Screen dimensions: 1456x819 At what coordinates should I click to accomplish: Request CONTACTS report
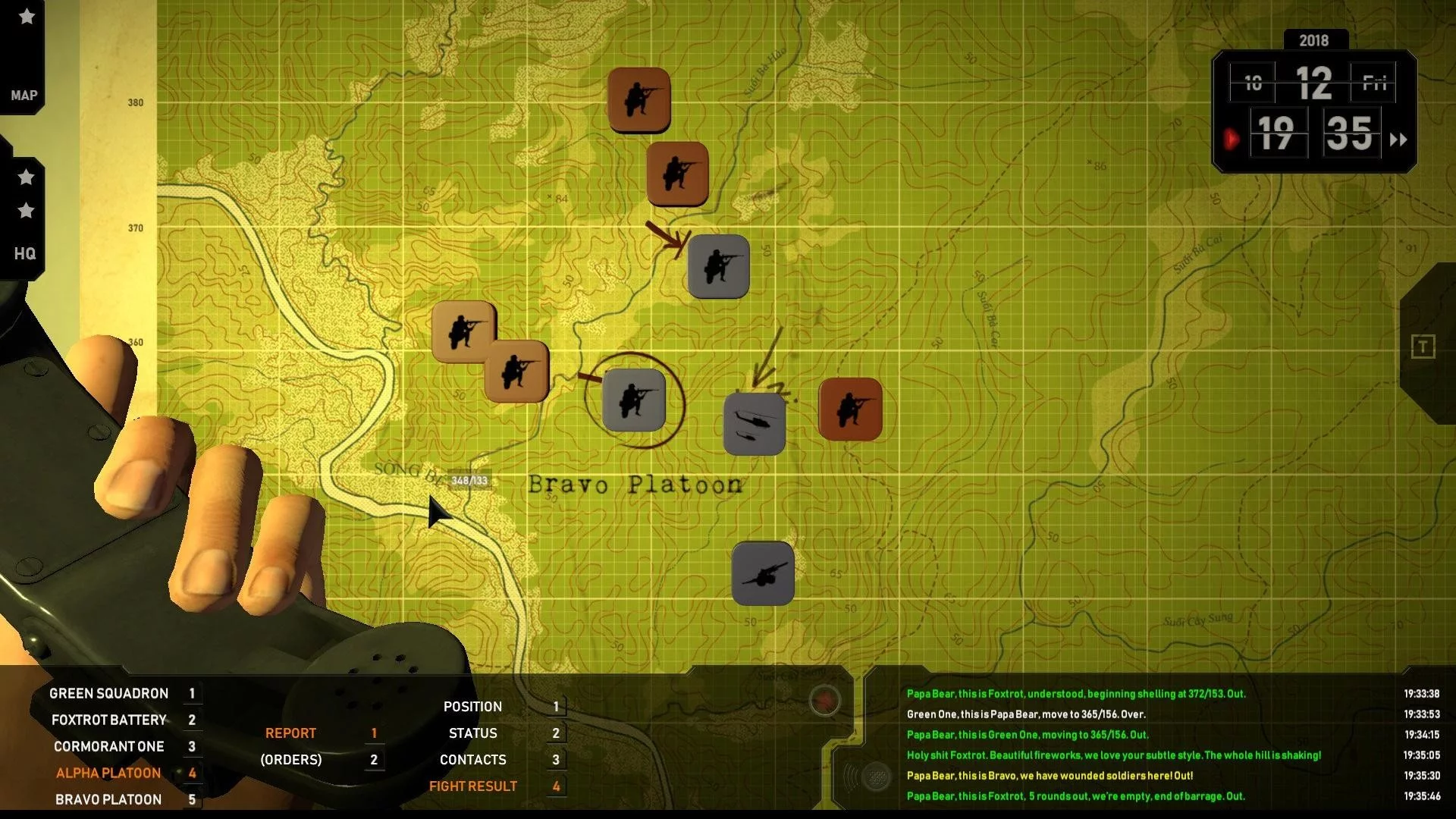pos(472,760)
